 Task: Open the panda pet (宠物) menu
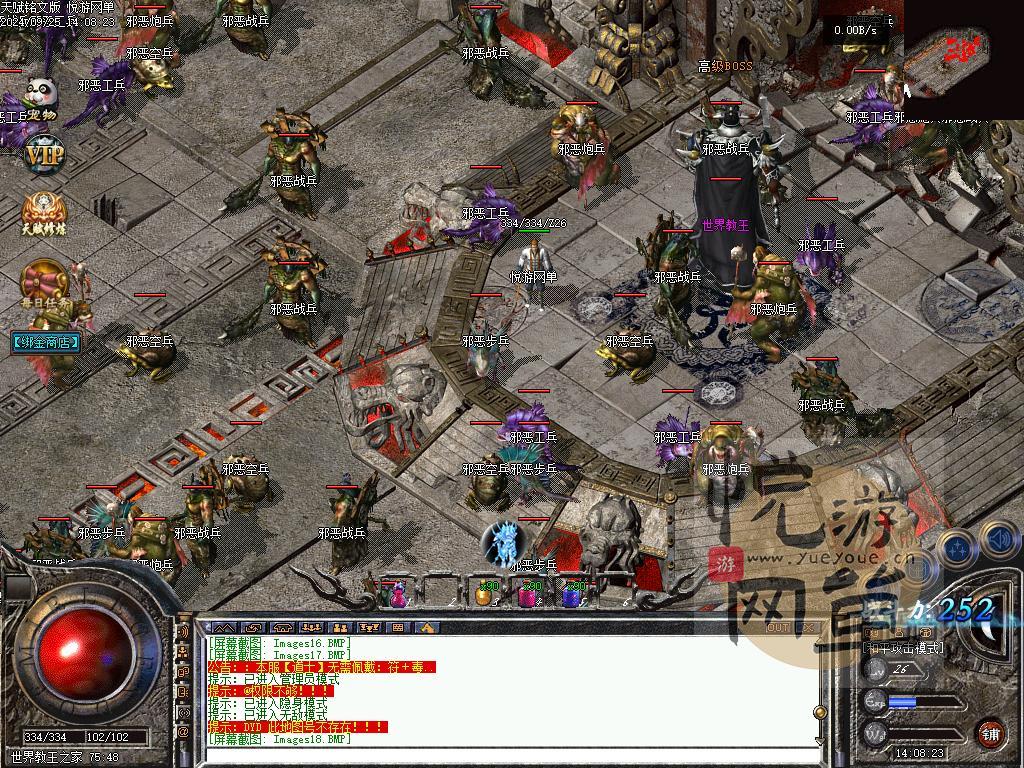(x=40, y=98)
